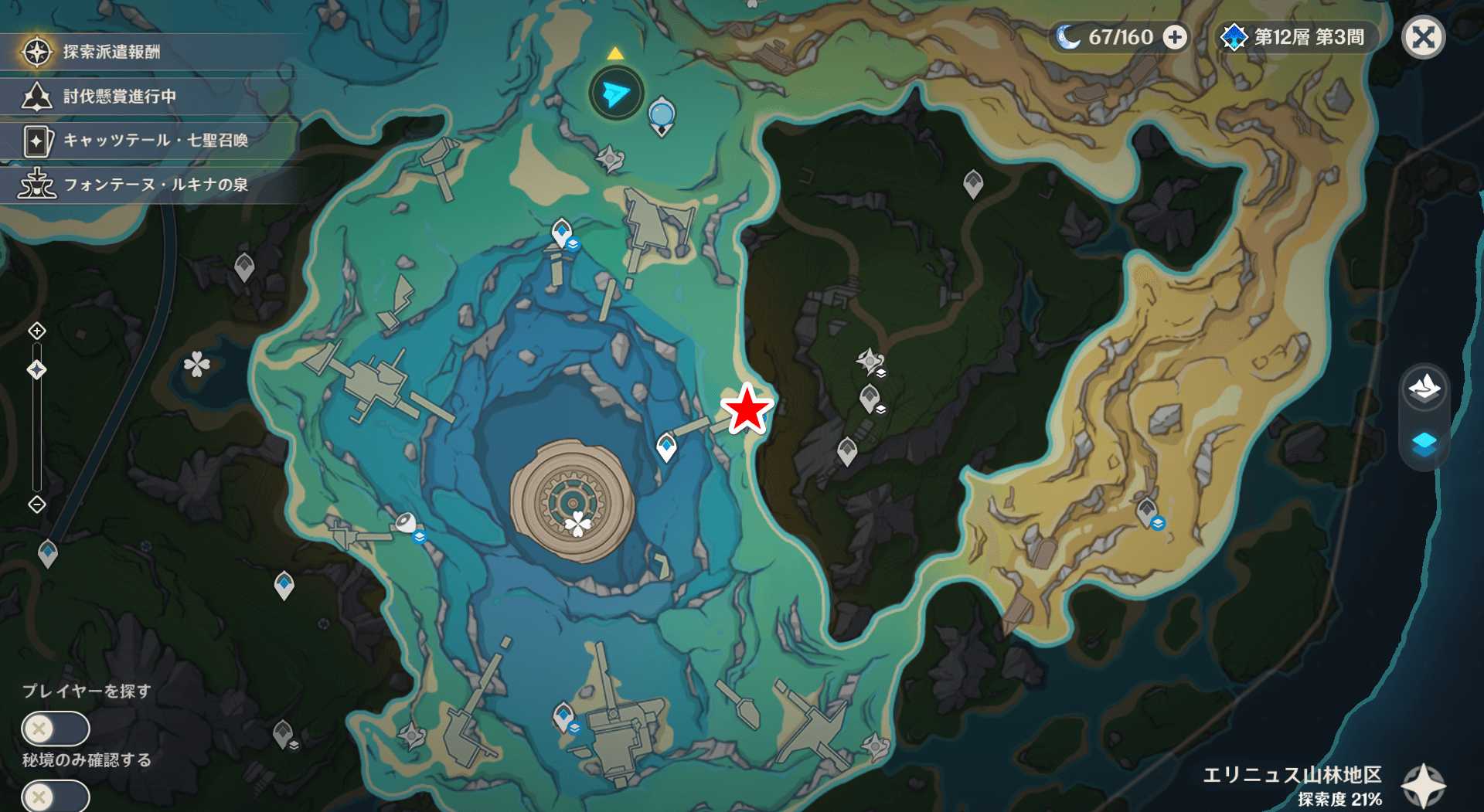The height and width of the screenshot is (812, 1484).
Task: Select the red star custom pin
Action: click(x=747, y=409)
